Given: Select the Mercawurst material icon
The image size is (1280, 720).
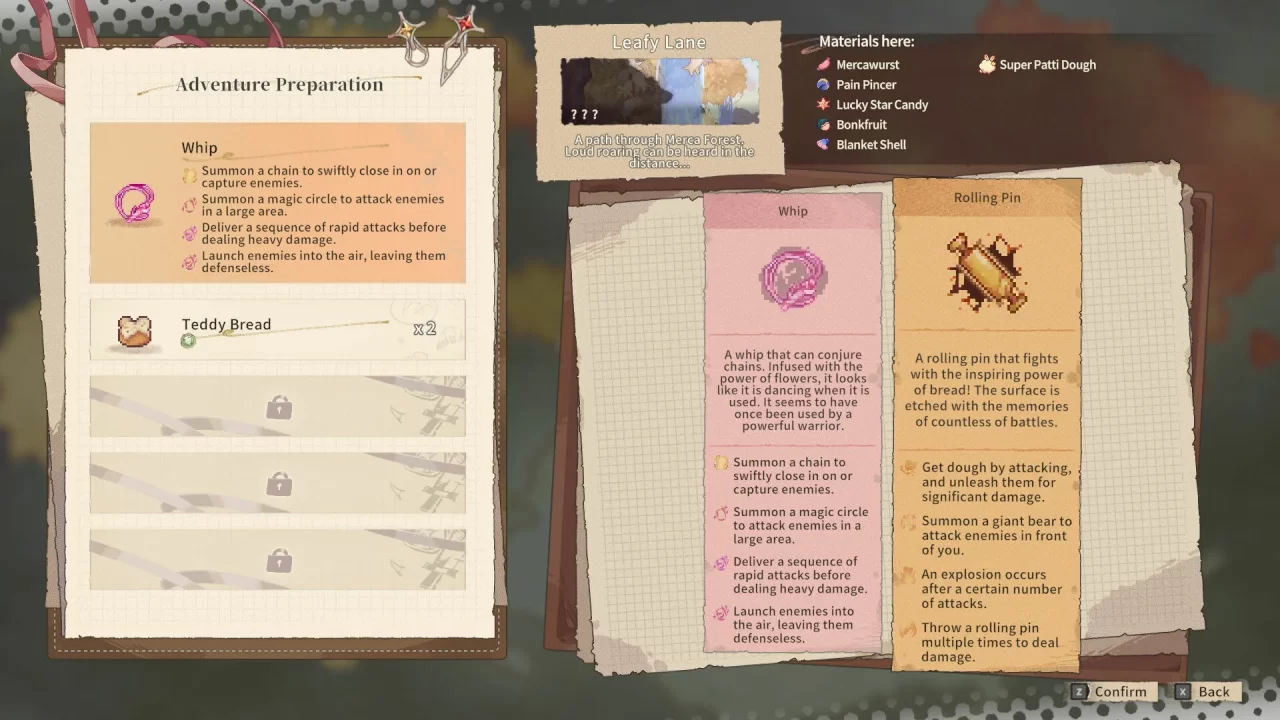Looking at the screenshot, I should [x=823, y=64].
